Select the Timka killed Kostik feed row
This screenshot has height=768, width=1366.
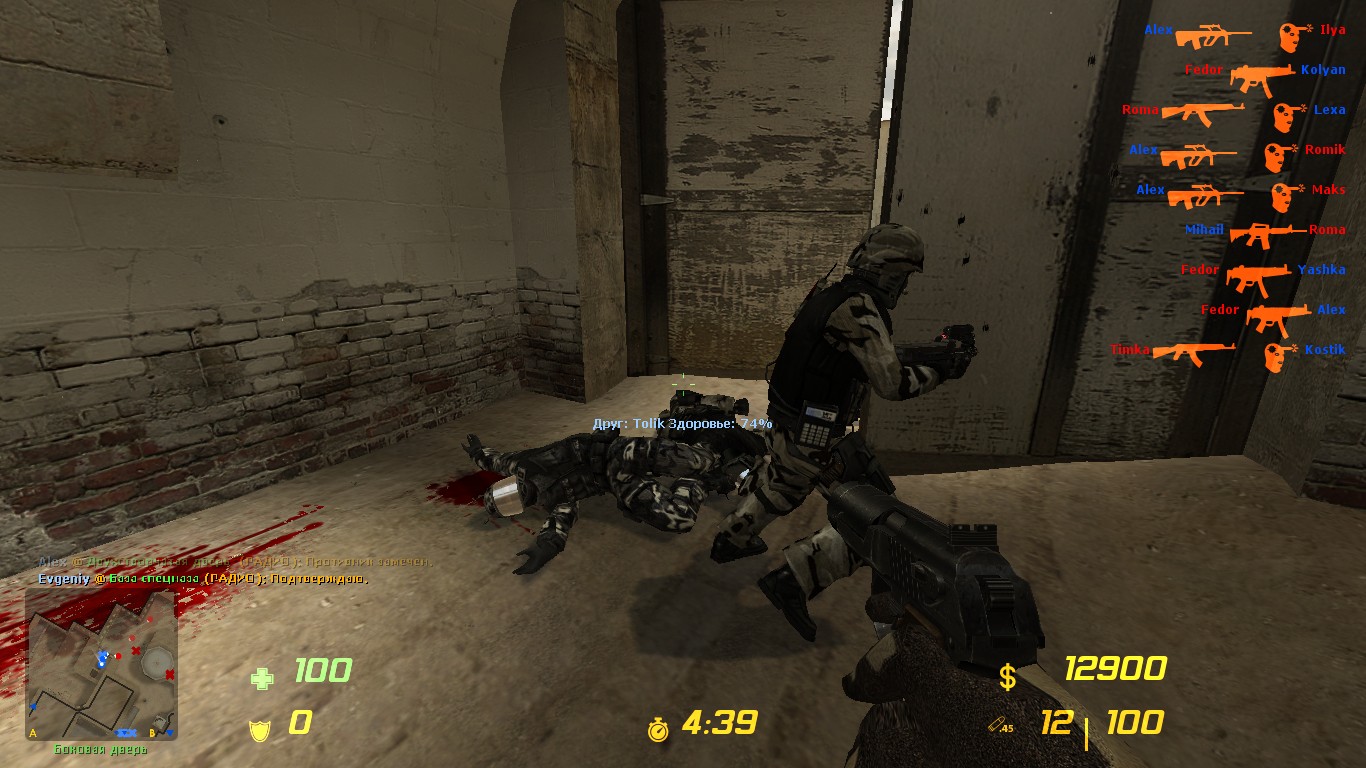click(x=1227, y=352)
